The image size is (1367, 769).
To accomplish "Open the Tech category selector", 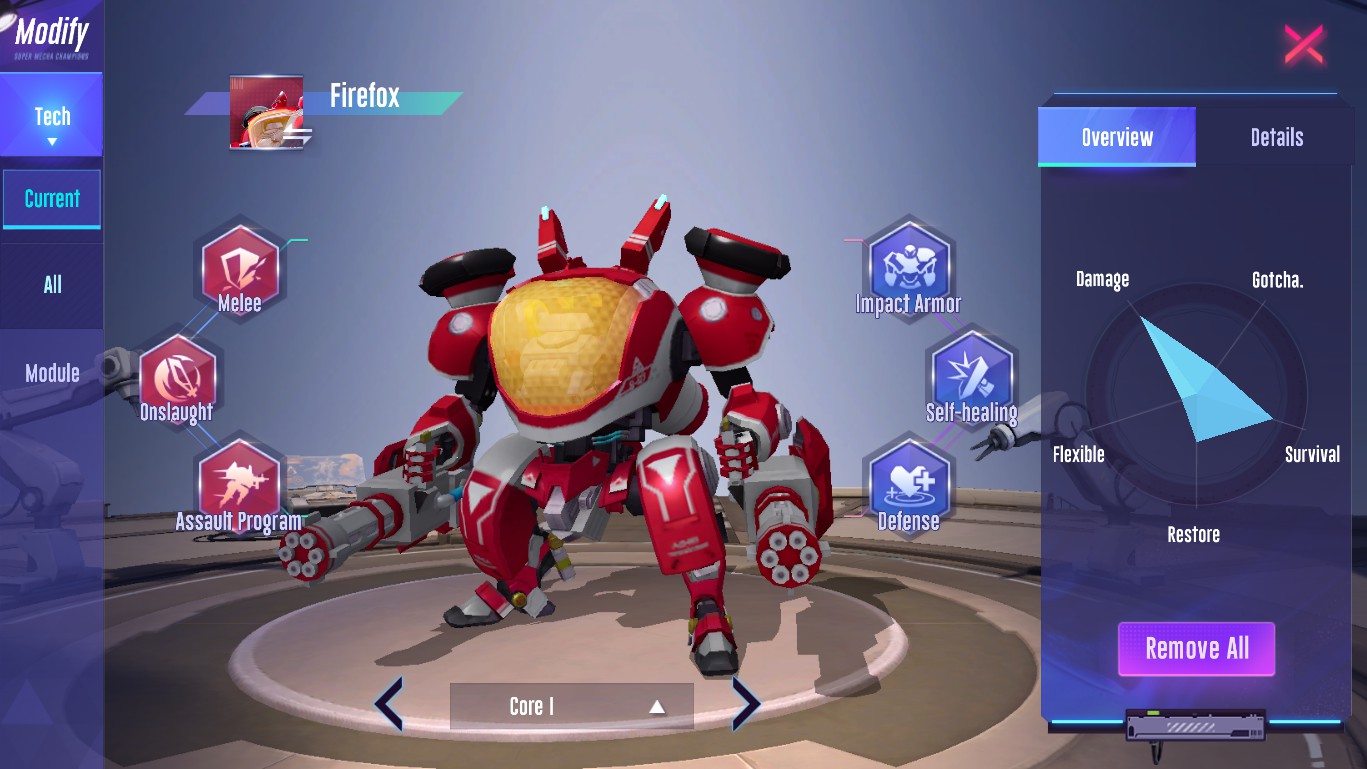I will click(x=52, y=122).
